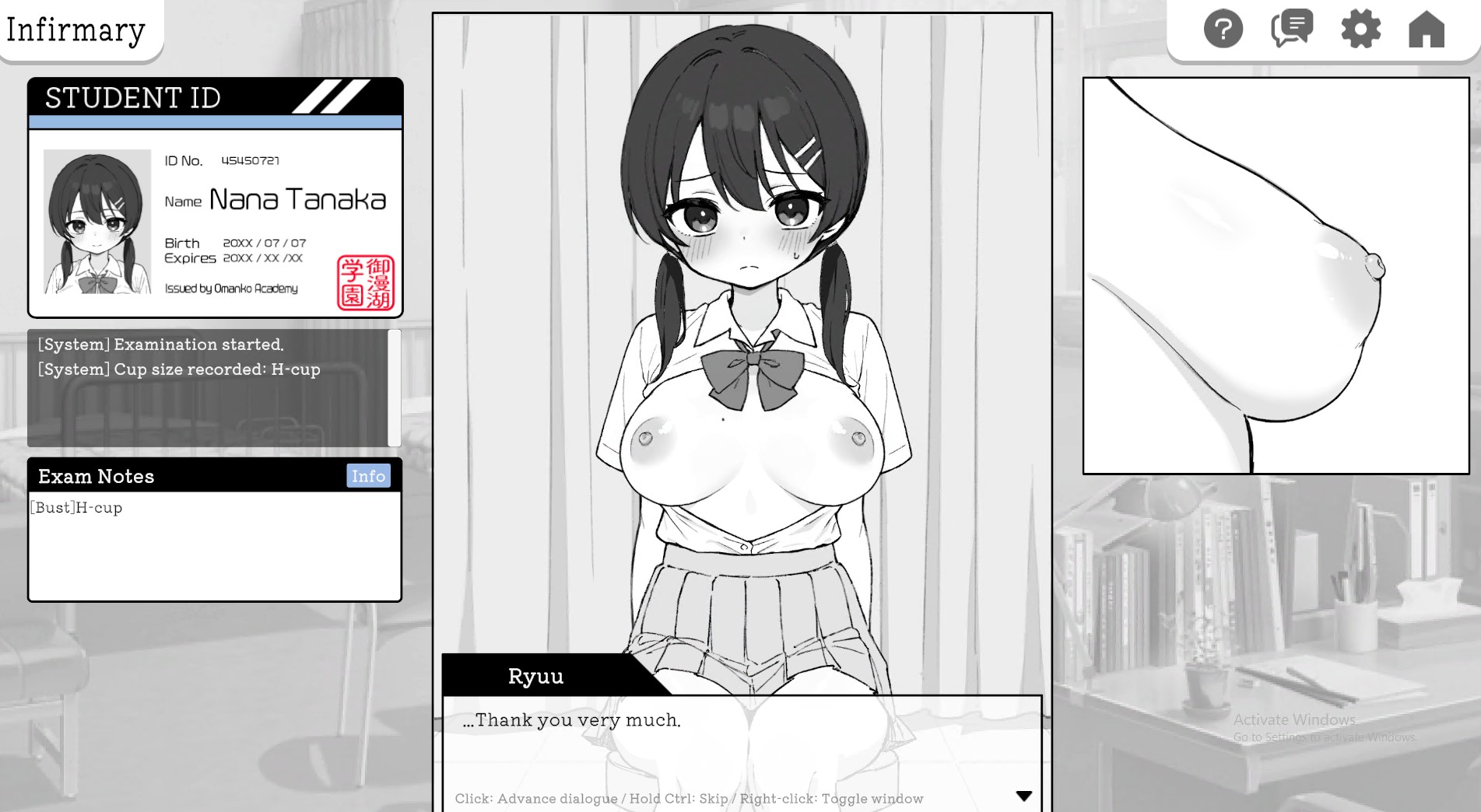Screen dimensions: 1481x812
Task: Open the help icon
Action: 1222,30
